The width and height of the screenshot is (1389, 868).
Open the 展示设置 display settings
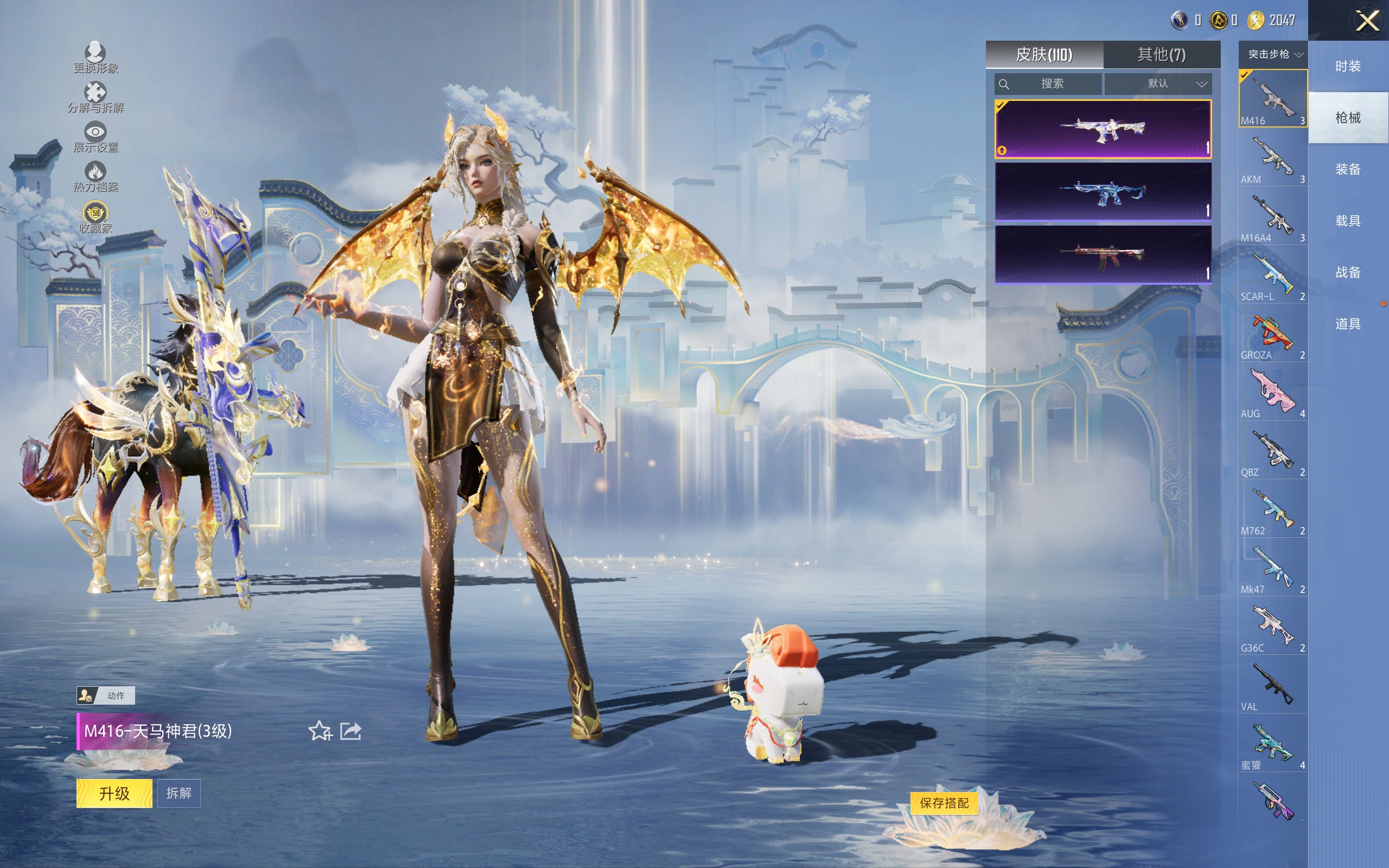[x=95, y=137]
